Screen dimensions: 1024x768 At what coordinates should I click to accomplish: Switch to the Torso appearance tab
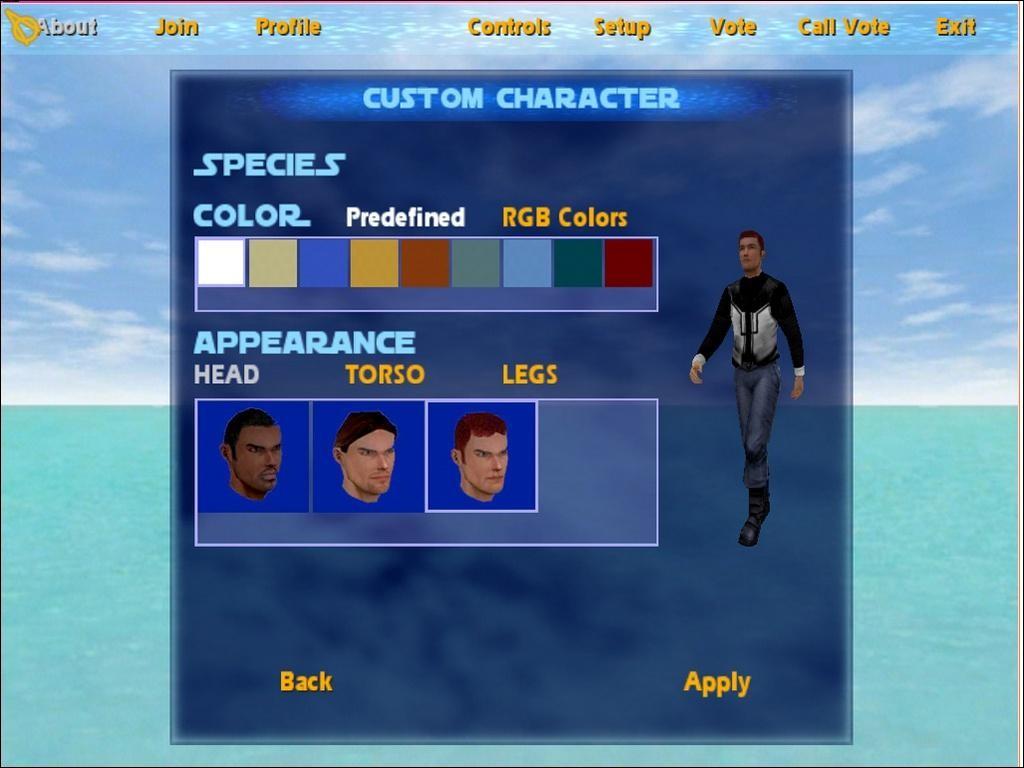pyautogui.click(x=385, y=375)
